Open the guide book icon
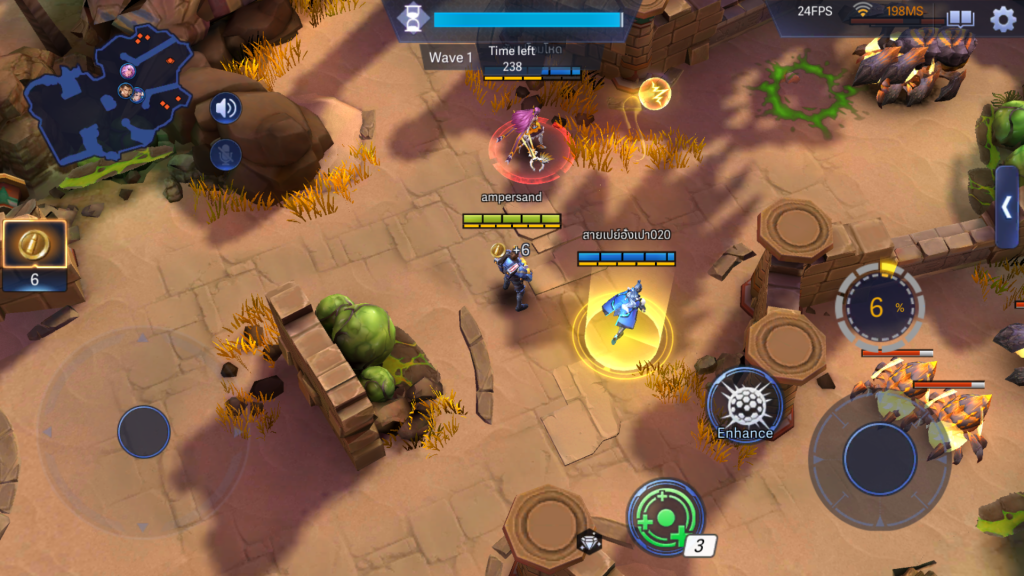Screen dimensions: 1024x576 point(961,18)
